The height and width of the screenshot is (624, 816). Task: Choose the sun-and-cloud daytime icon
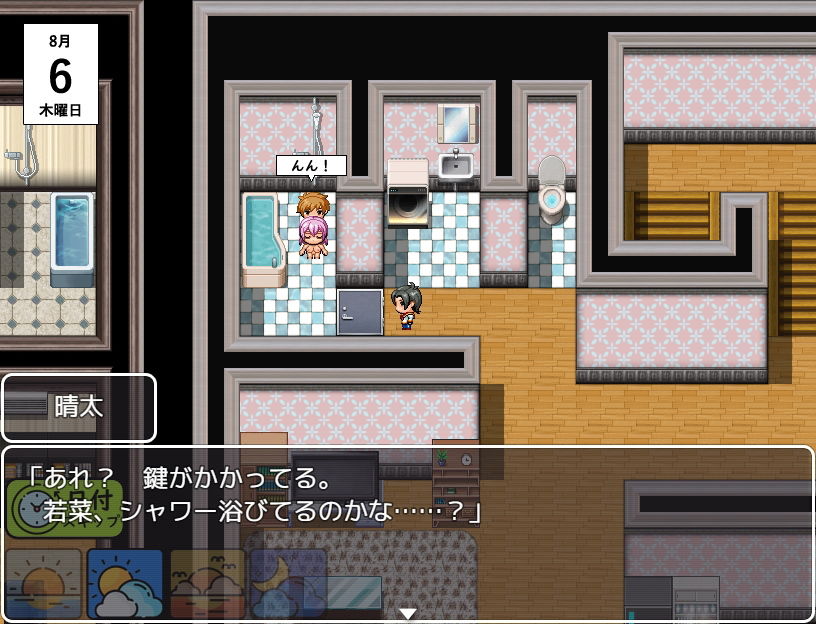coord(125,584)
